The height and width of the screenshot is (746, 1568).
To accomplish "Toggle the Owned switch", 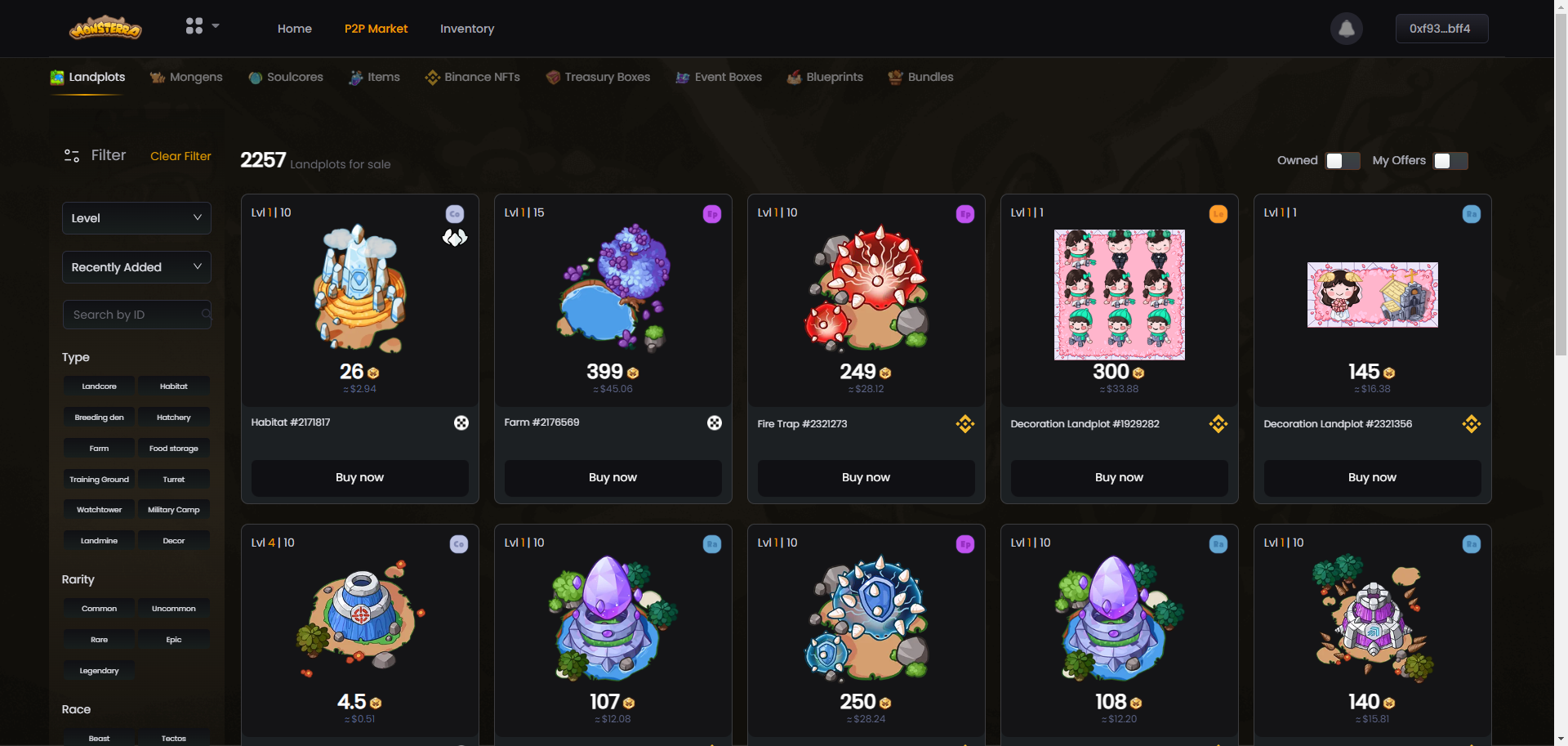I will point(1343,161).
